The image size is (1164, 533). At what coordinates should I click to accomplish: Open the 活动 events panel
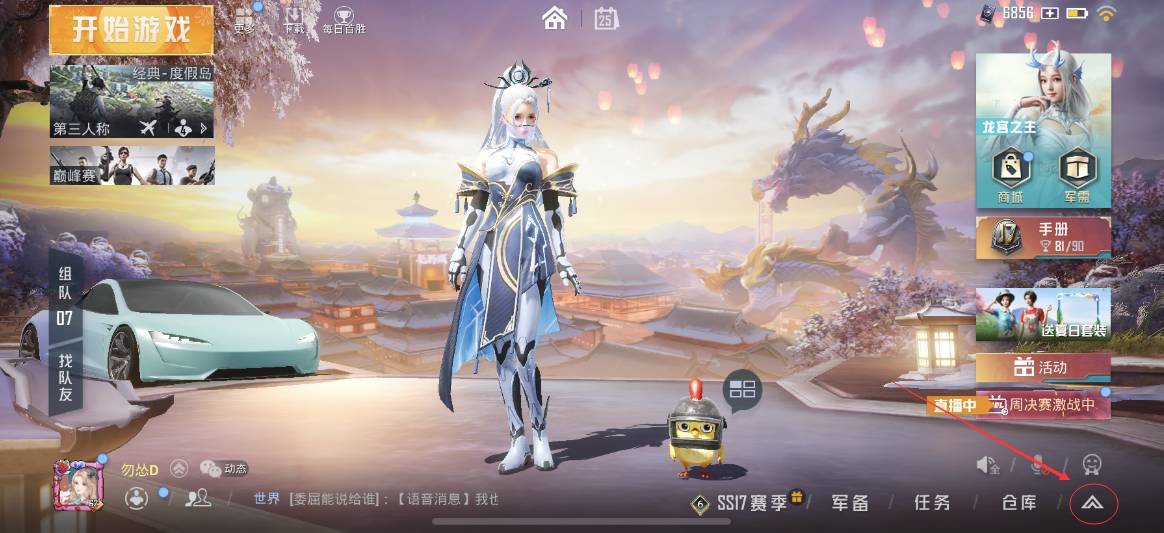[x=1043, y=367]
